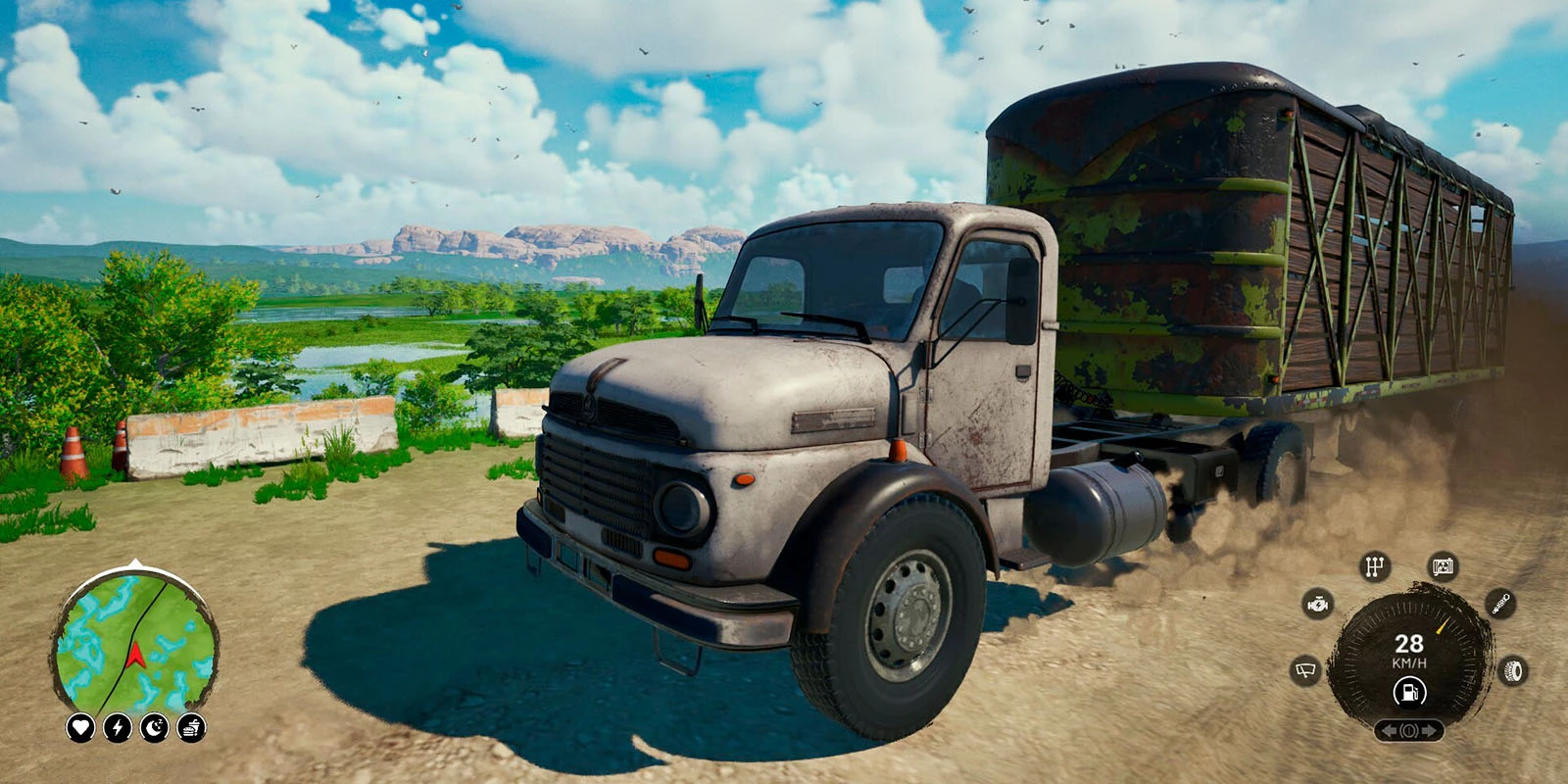Click the heart health status icon

pyautogui.click(x=80, y=727)
